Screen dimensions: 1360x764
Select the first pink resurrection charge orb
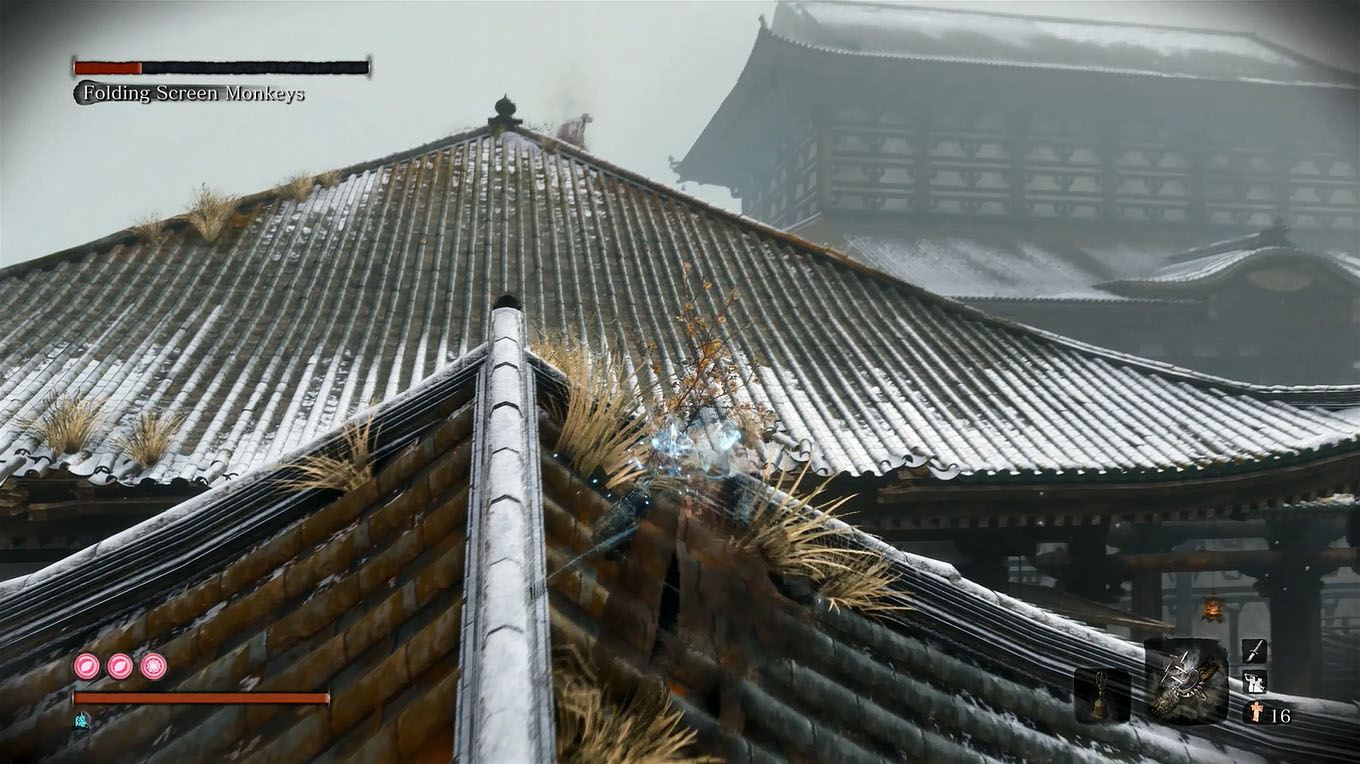[86, 667]
